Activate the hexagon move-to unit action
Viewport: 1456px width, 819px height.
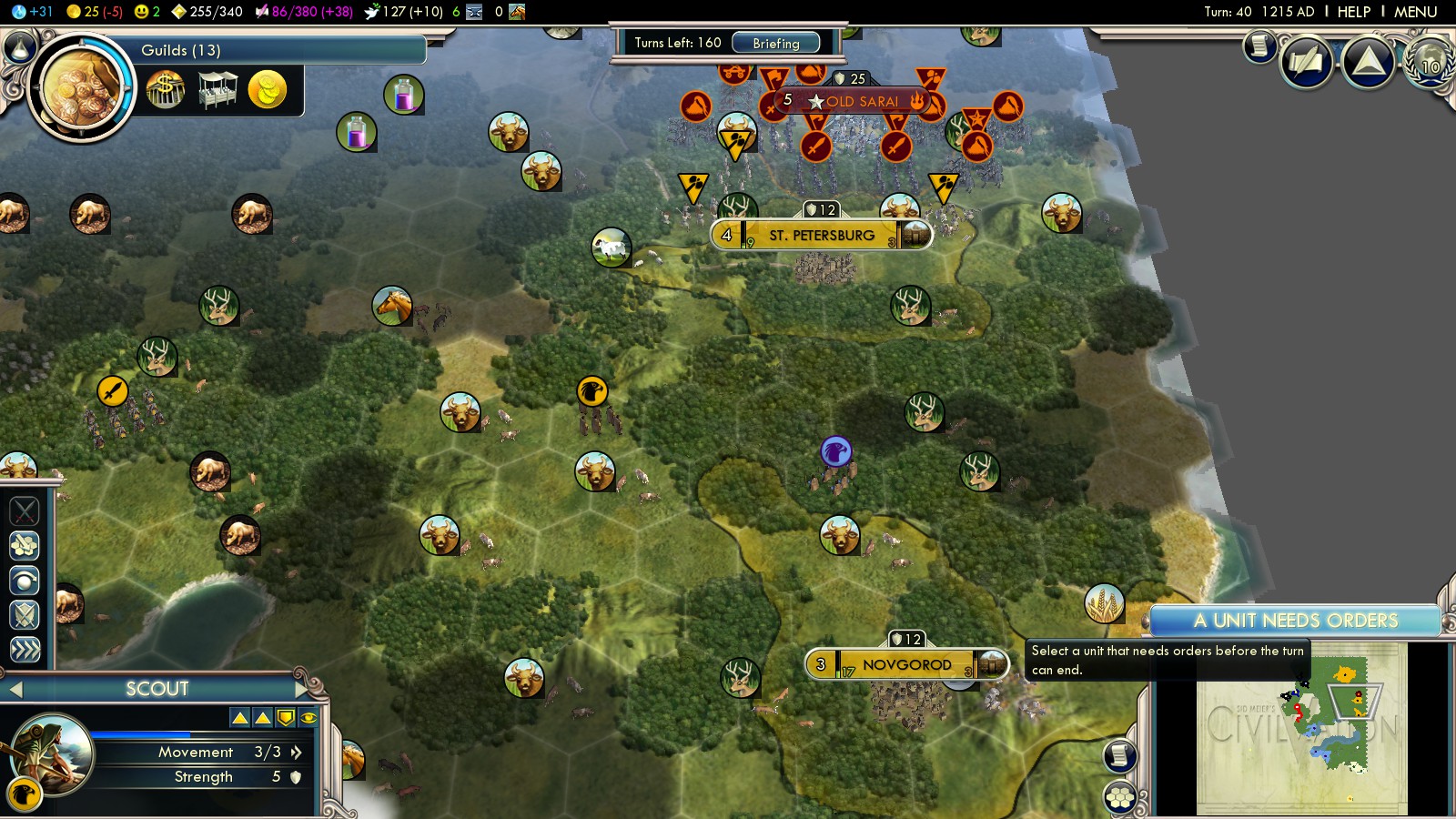click(x=25, y=545)
